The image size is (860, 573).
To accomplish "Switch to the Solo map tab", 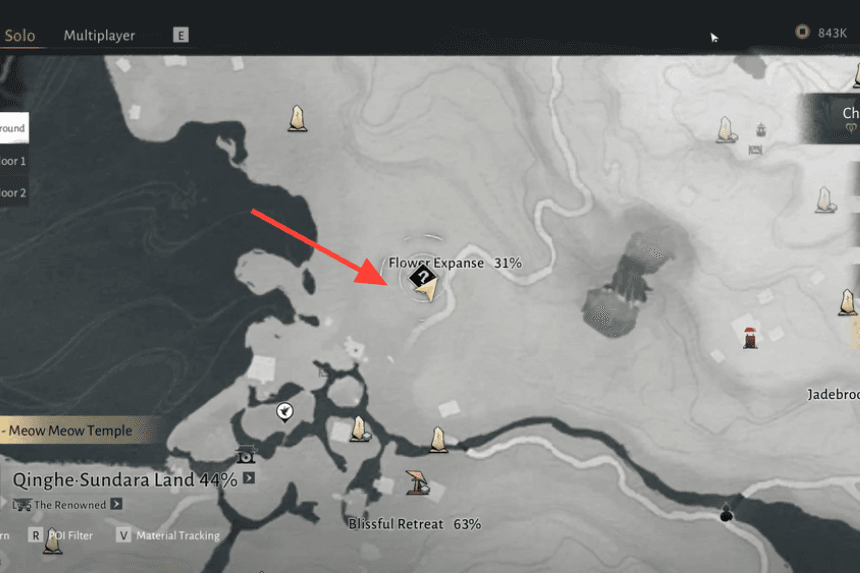I will 20,36.
